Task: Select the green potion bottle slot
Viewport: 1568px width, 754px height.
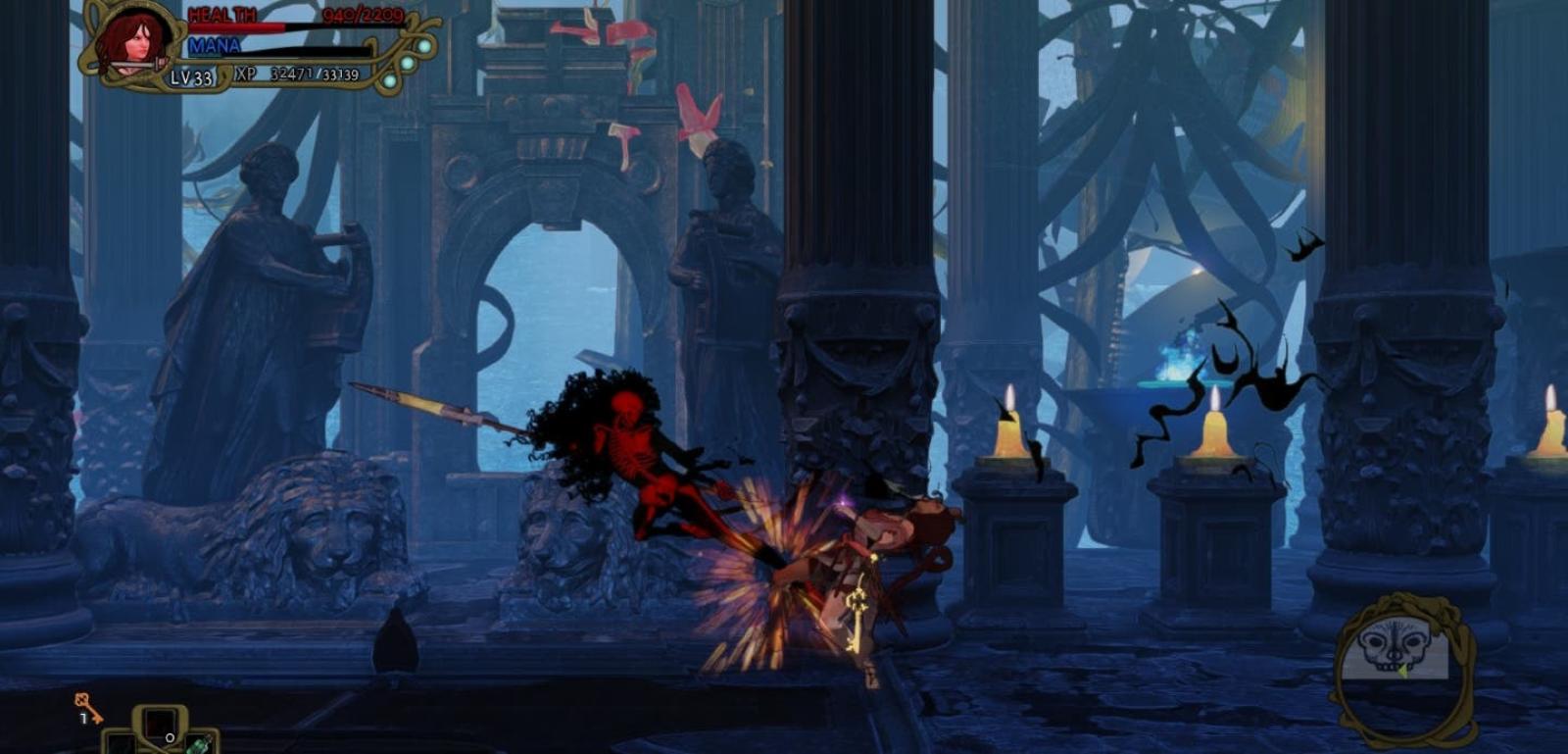Action: coord(199,744)
